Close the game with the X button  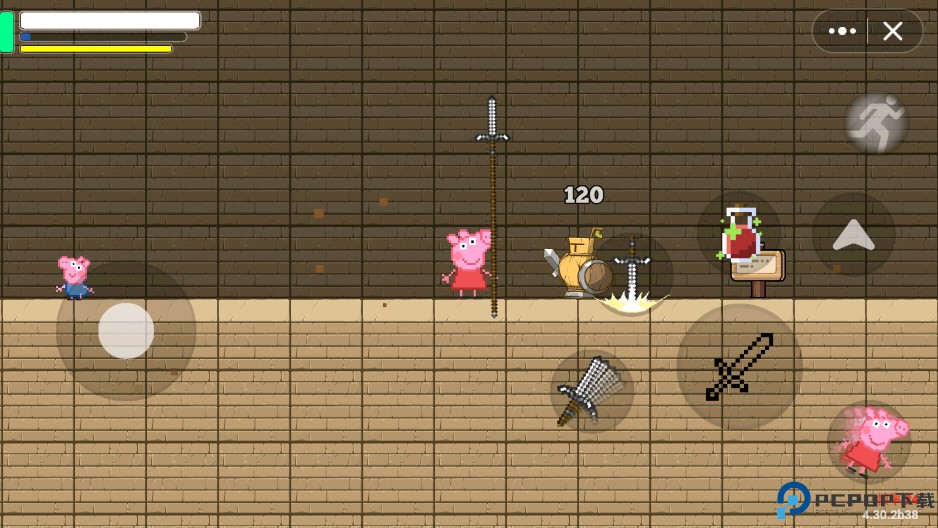tap(893, 31)
